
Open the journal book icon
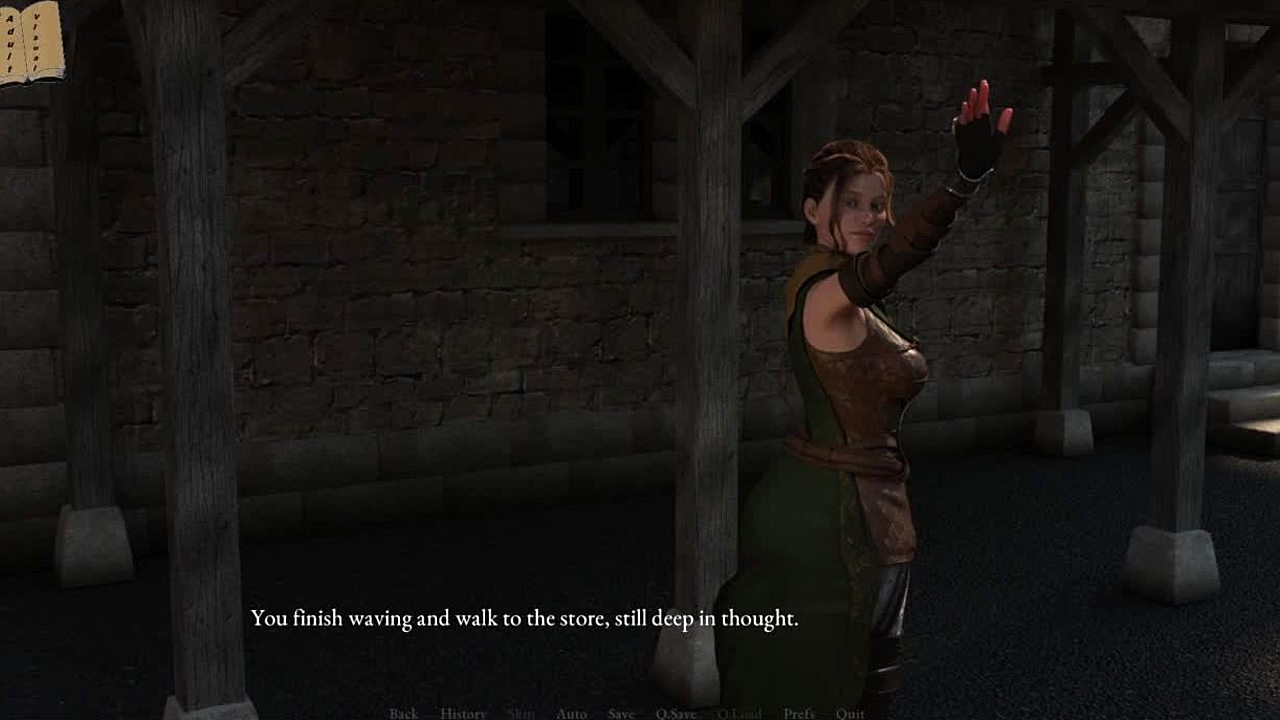(32, 42)
